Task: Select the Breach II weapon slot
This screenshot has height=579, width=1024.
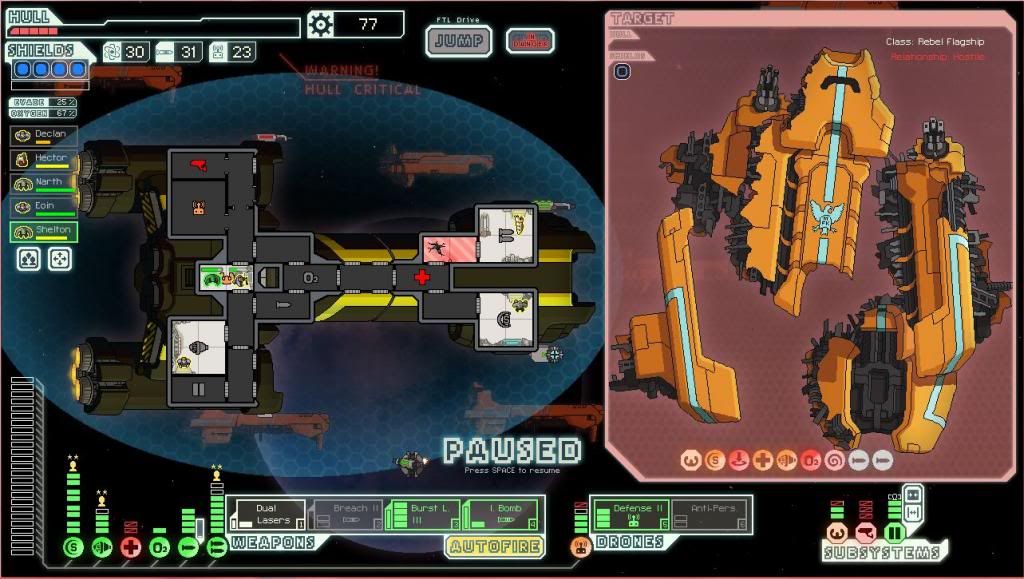Action: tap(344, 514)
